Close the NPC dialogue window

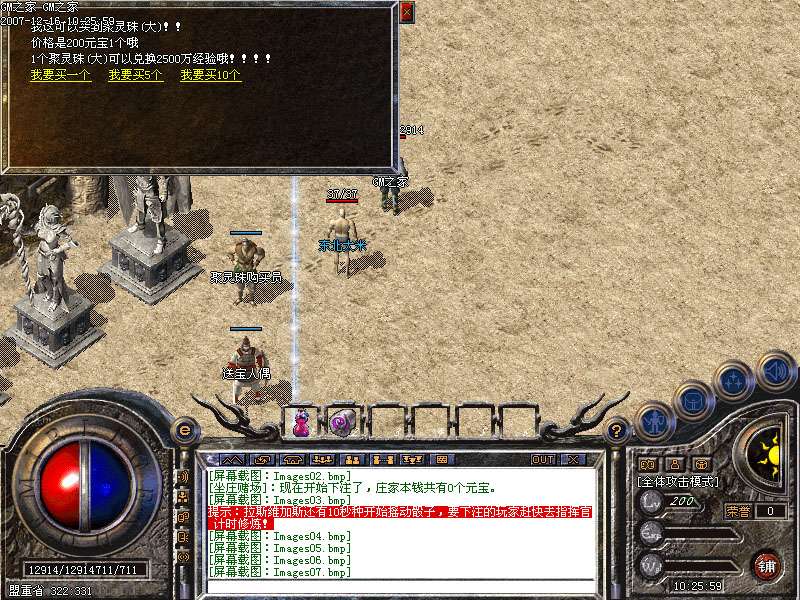[405, 13]
